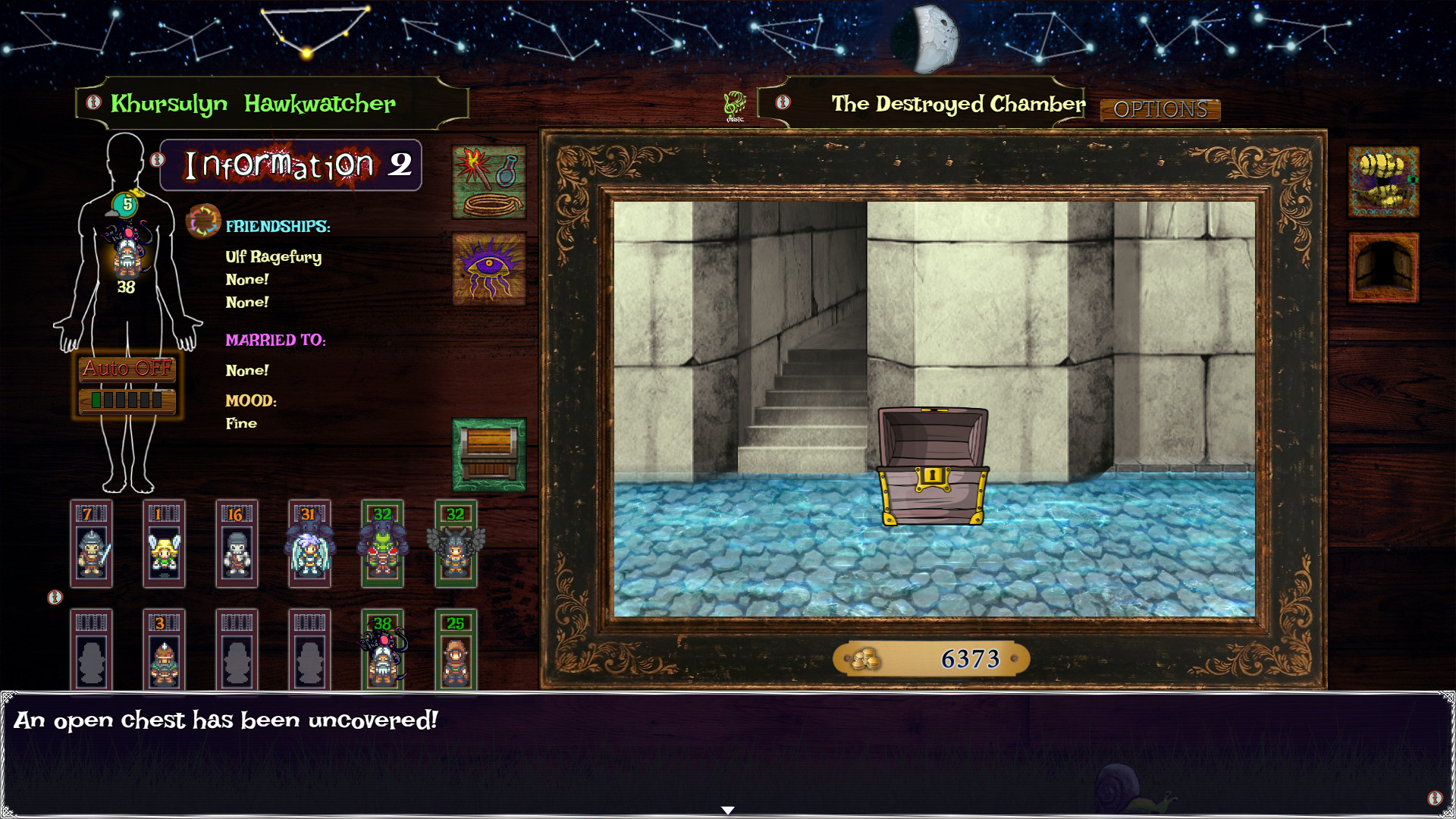Screen dimensions: 1456x819
Task: Open the torch and potion supplies icon
Action: (489, 182)
